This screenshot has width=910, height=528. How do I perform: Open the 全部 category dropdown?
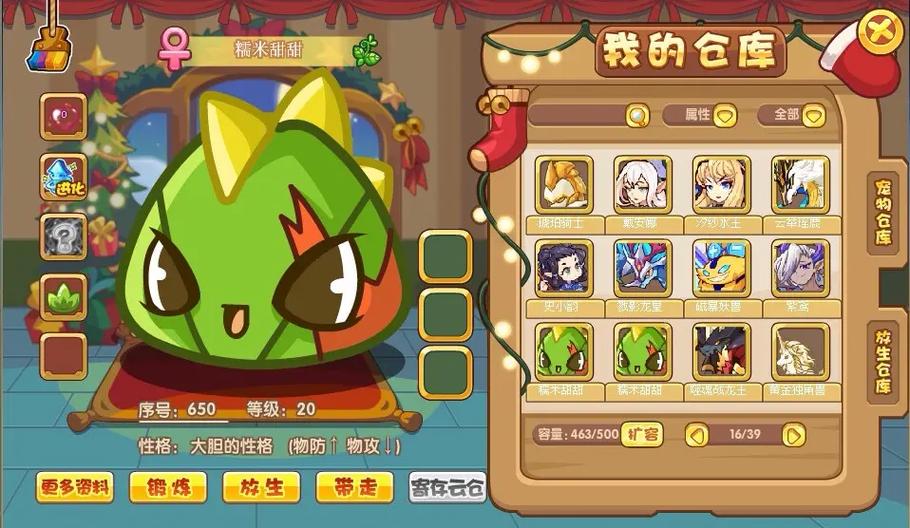tap(814, 116)
